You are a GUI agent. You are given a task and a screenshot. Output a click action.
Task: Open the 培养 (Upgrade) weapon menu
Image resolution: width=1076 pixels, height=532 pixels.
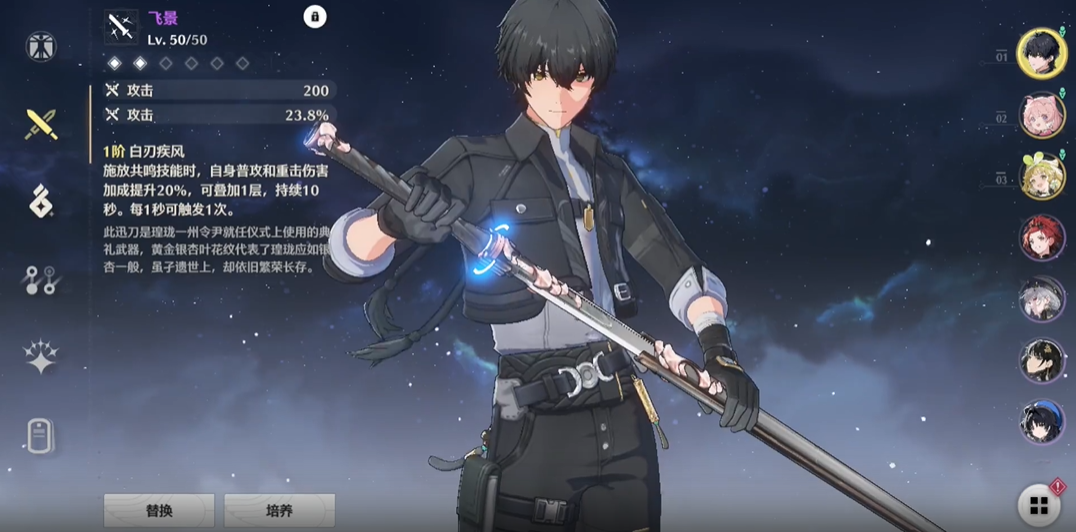click(x=279, y=510)
